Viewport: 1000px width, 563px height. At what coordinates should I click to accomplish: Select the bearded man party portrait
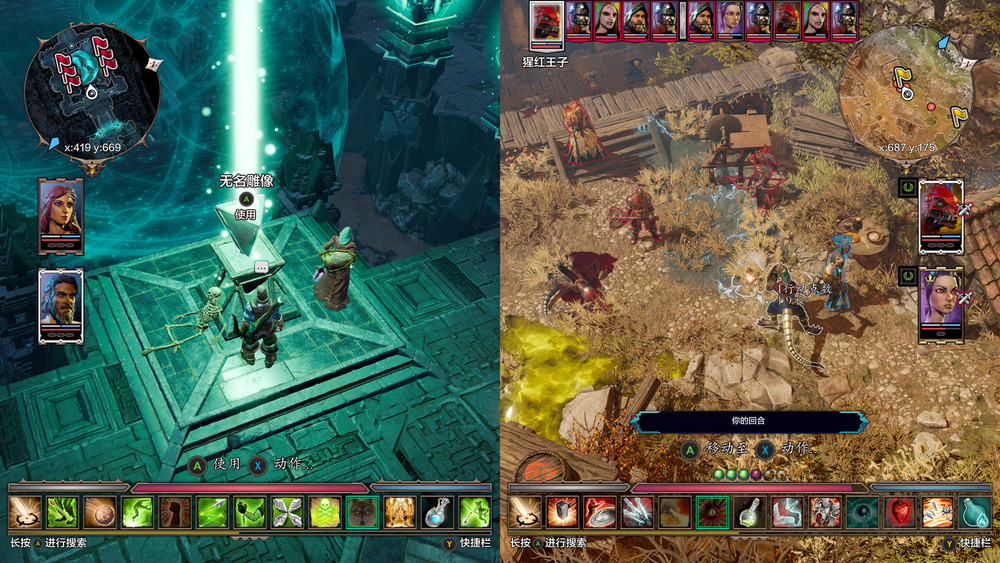(60, 305)
